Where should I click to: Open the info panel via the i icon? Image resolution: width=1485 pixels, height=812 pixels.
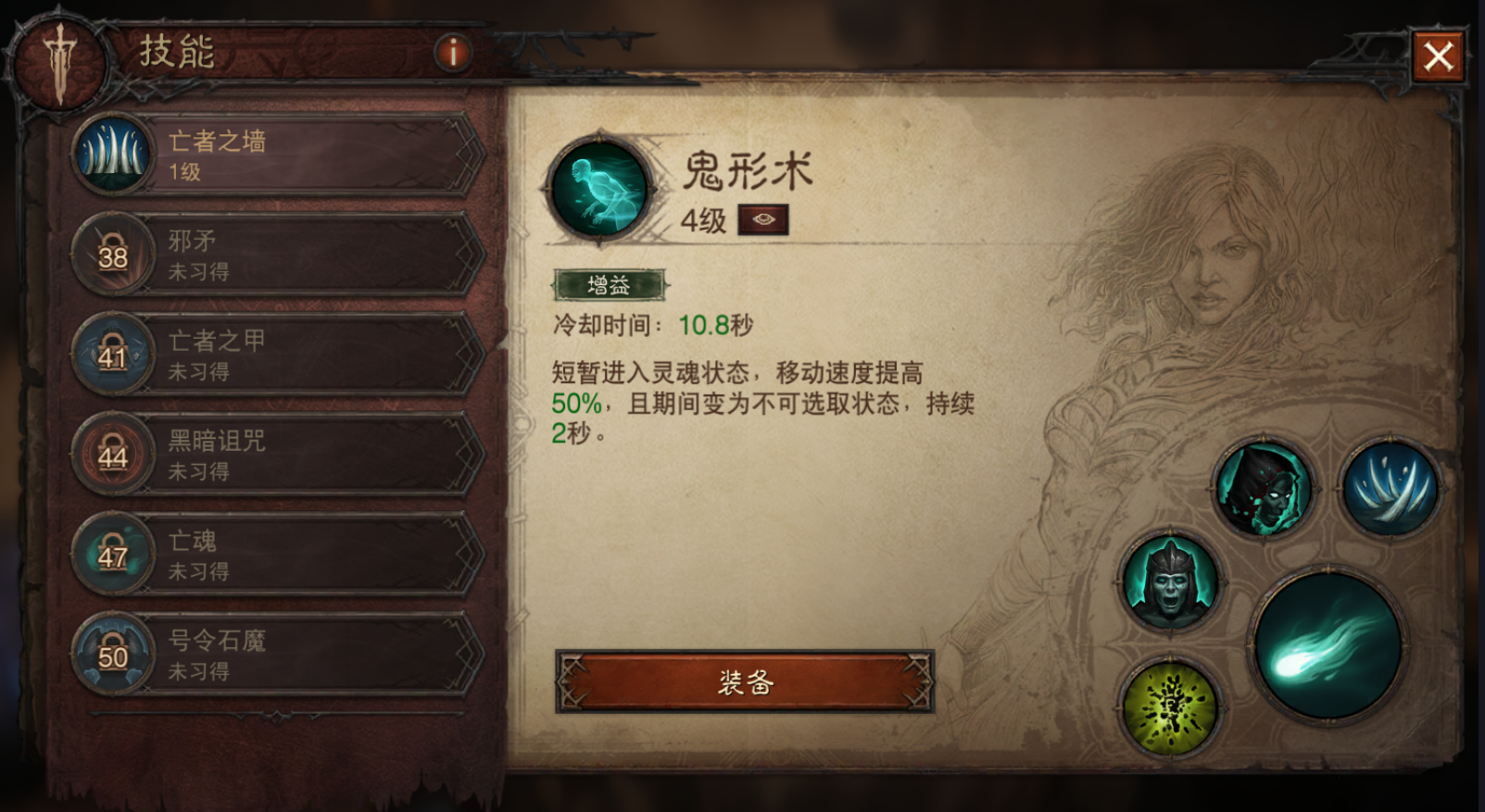(x=451, y=53)
